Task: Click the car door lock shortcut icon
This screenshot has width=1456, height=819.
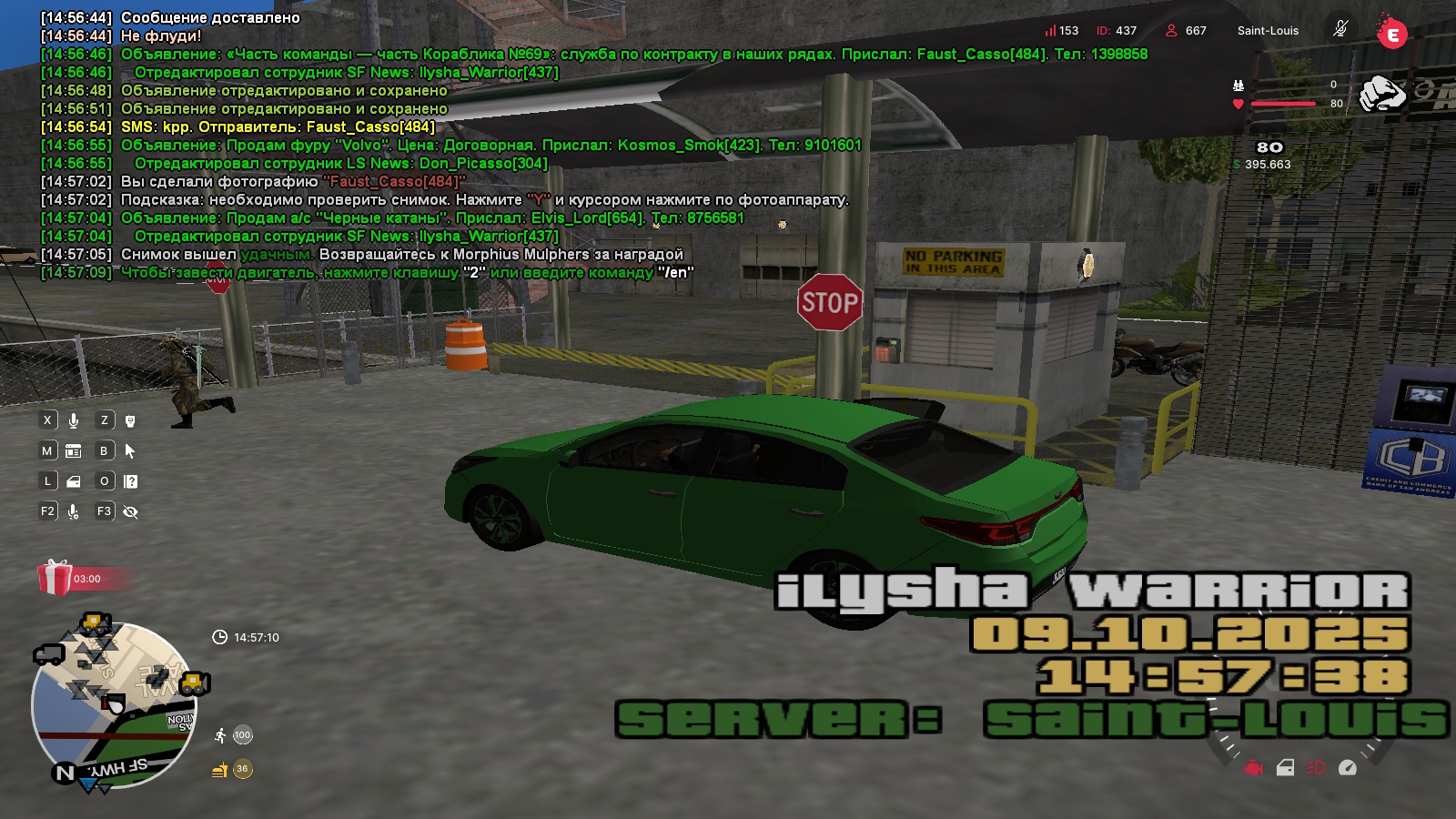Action: pos(74,481)
